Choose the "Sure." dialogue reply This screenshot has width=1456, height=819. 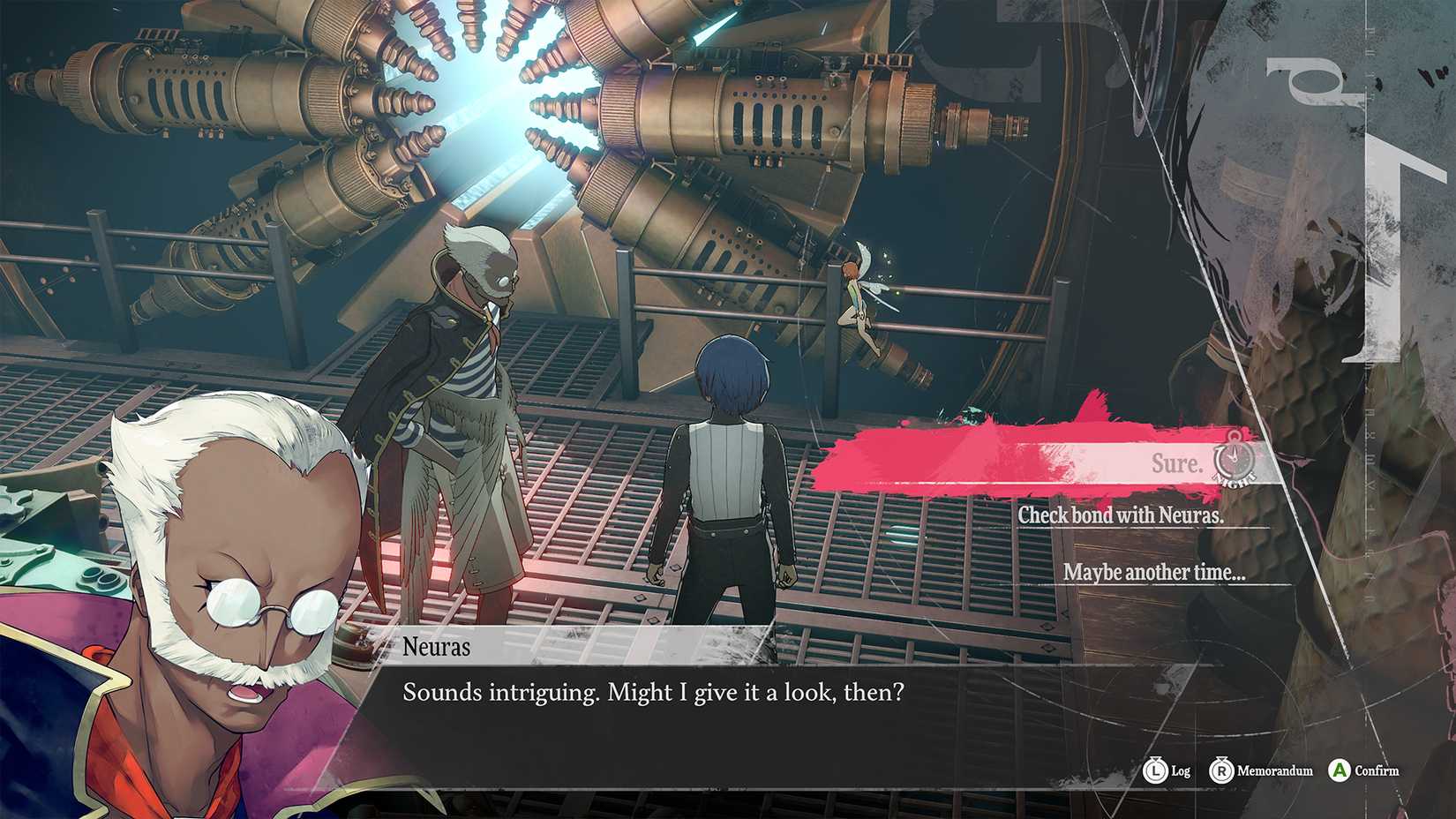1176,463
